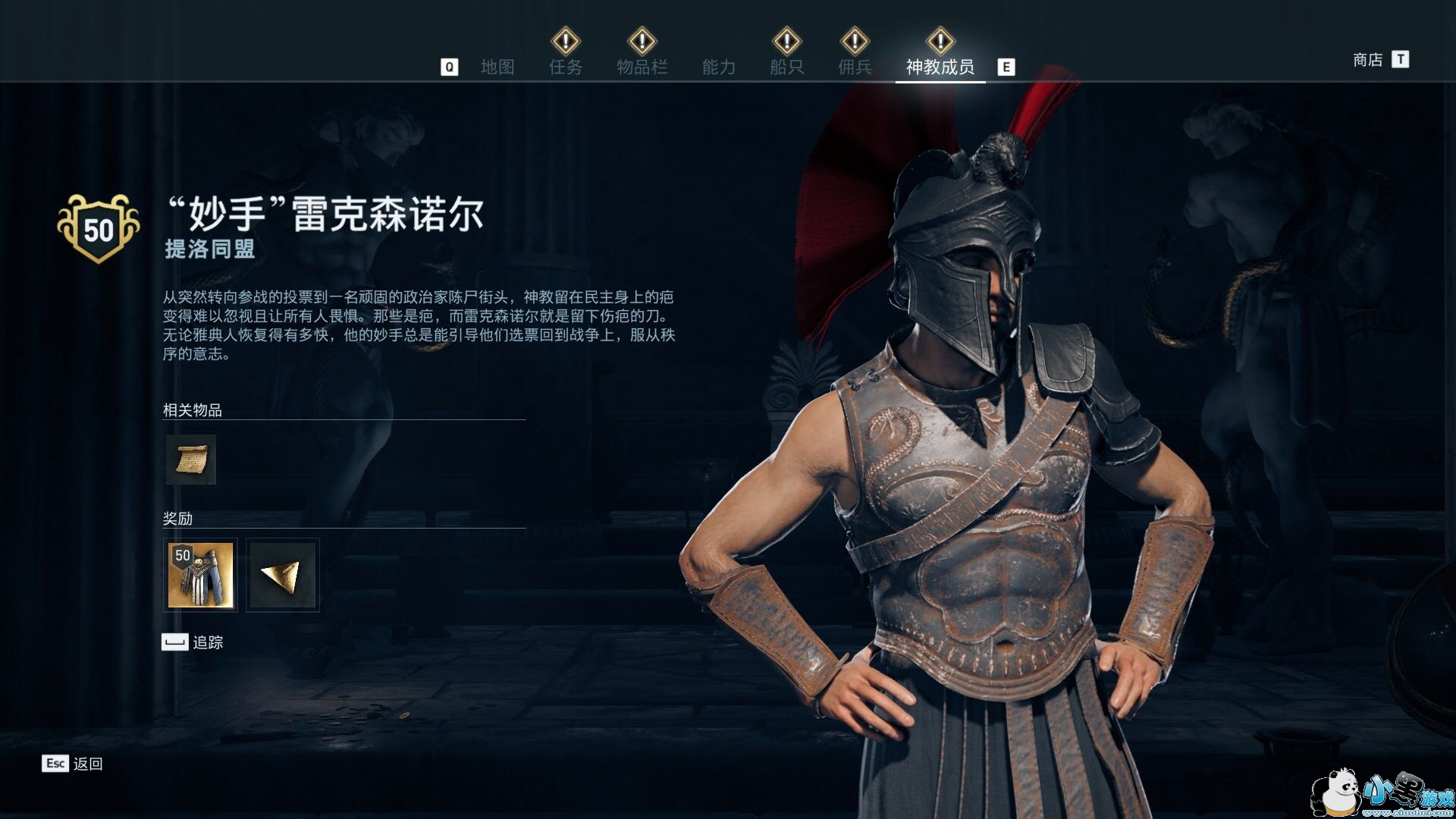1456x819 pixels.
Task: Show the 船只 tab
Action: pos(786,67)
